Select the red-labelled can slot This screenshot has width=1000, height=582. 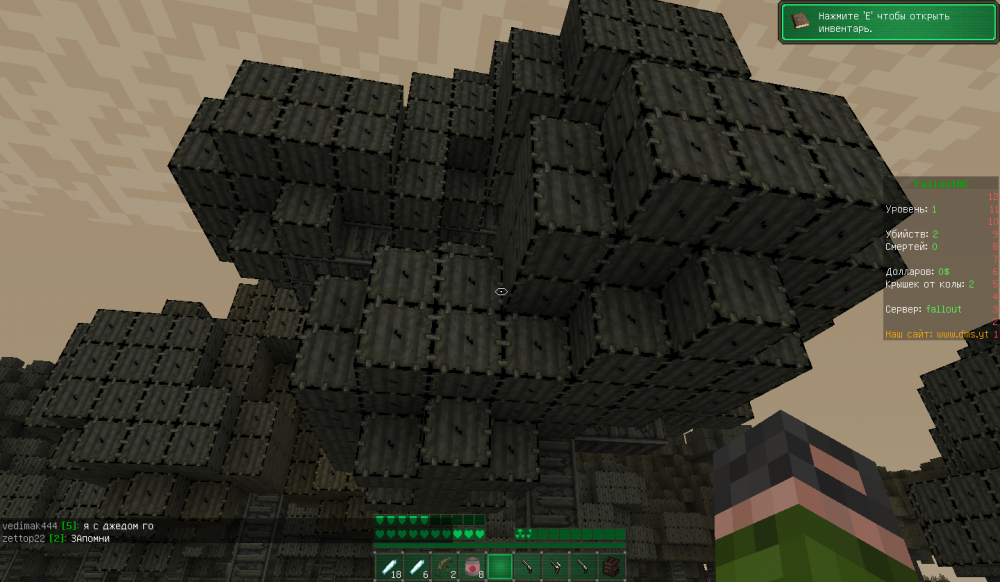472,567
